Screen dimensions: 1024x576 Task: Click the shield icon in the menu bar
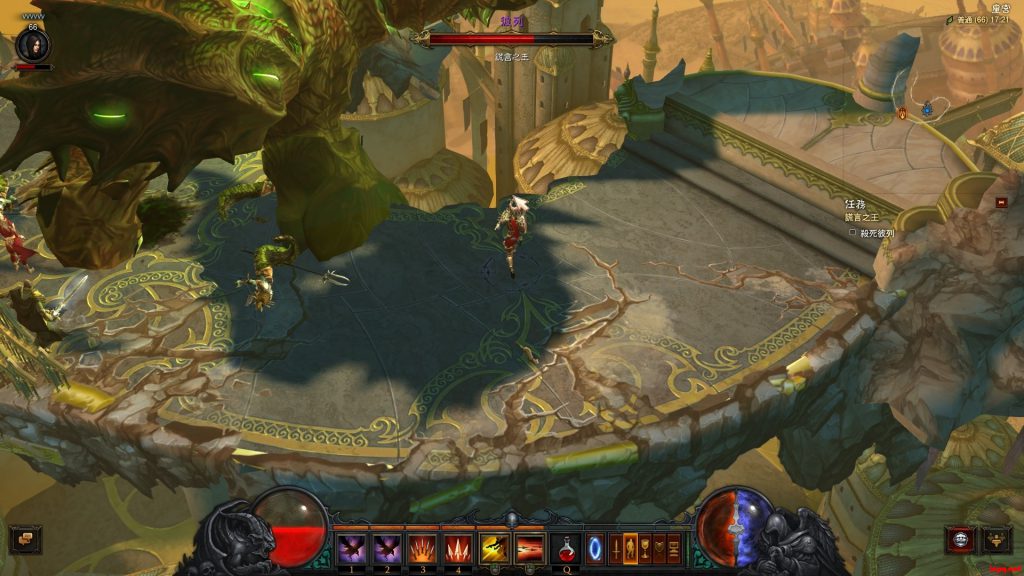tap(660, 548)
